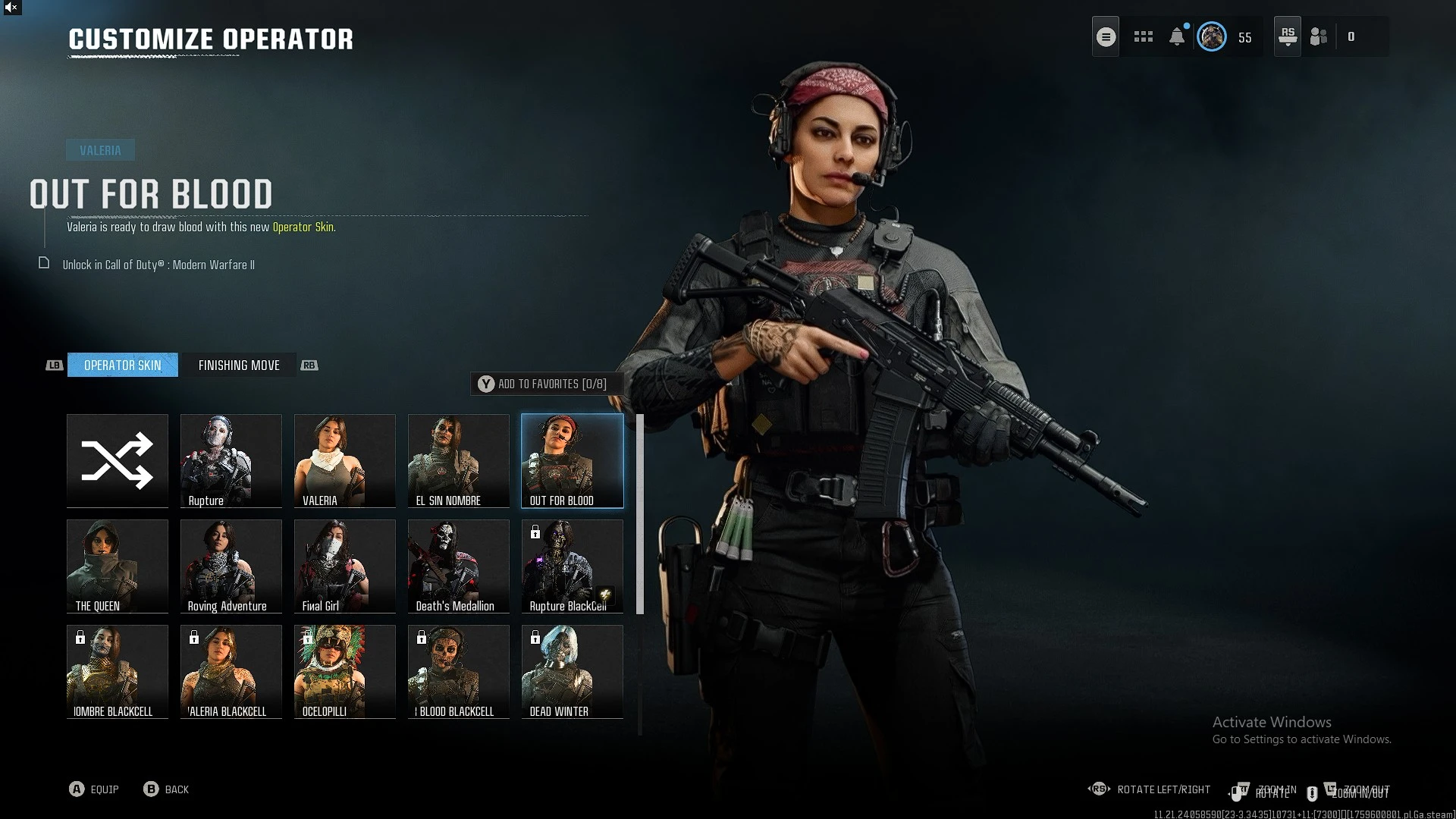Choose the Death's Medallion skin
This screenshot has width=1456, height=819.
pyautogui.click(x=459, y=566)
